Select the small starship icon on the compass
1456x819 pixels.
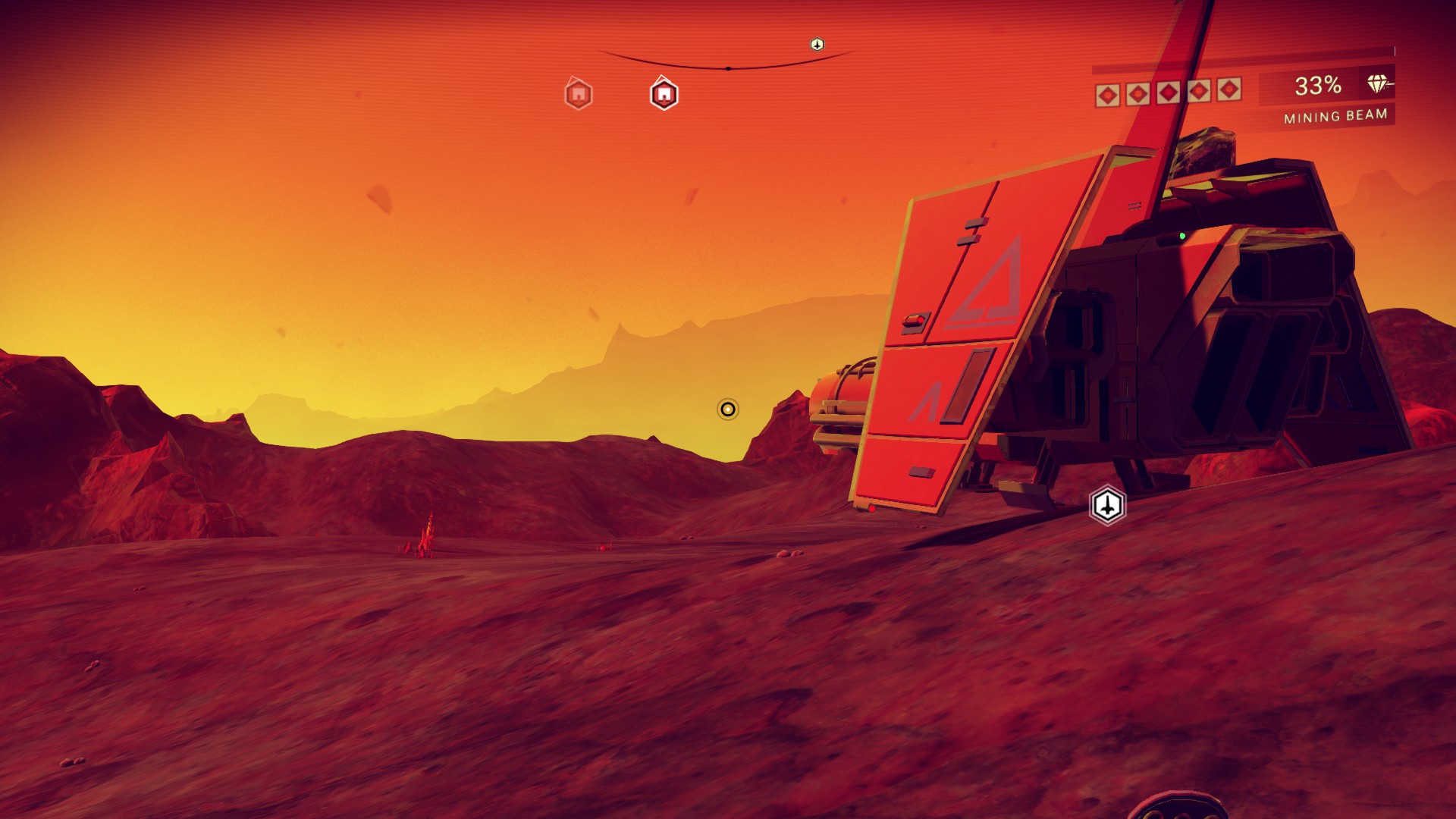coord(817,45)
